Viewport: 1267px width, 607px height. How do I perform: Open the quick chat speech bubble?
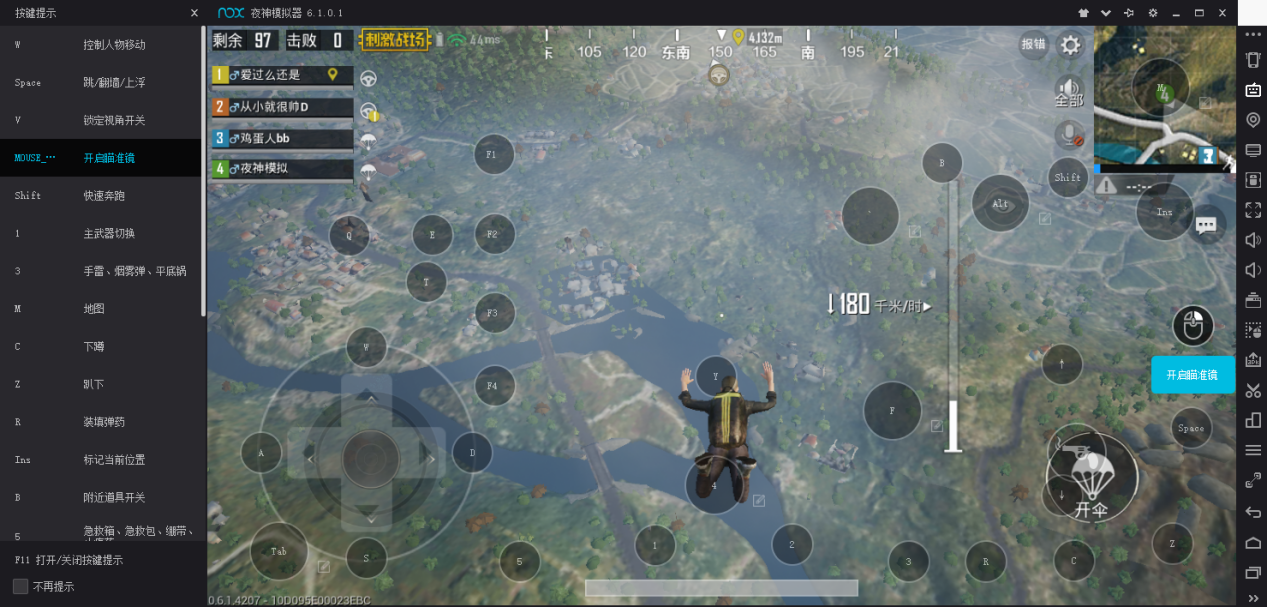pos(1206,225)
